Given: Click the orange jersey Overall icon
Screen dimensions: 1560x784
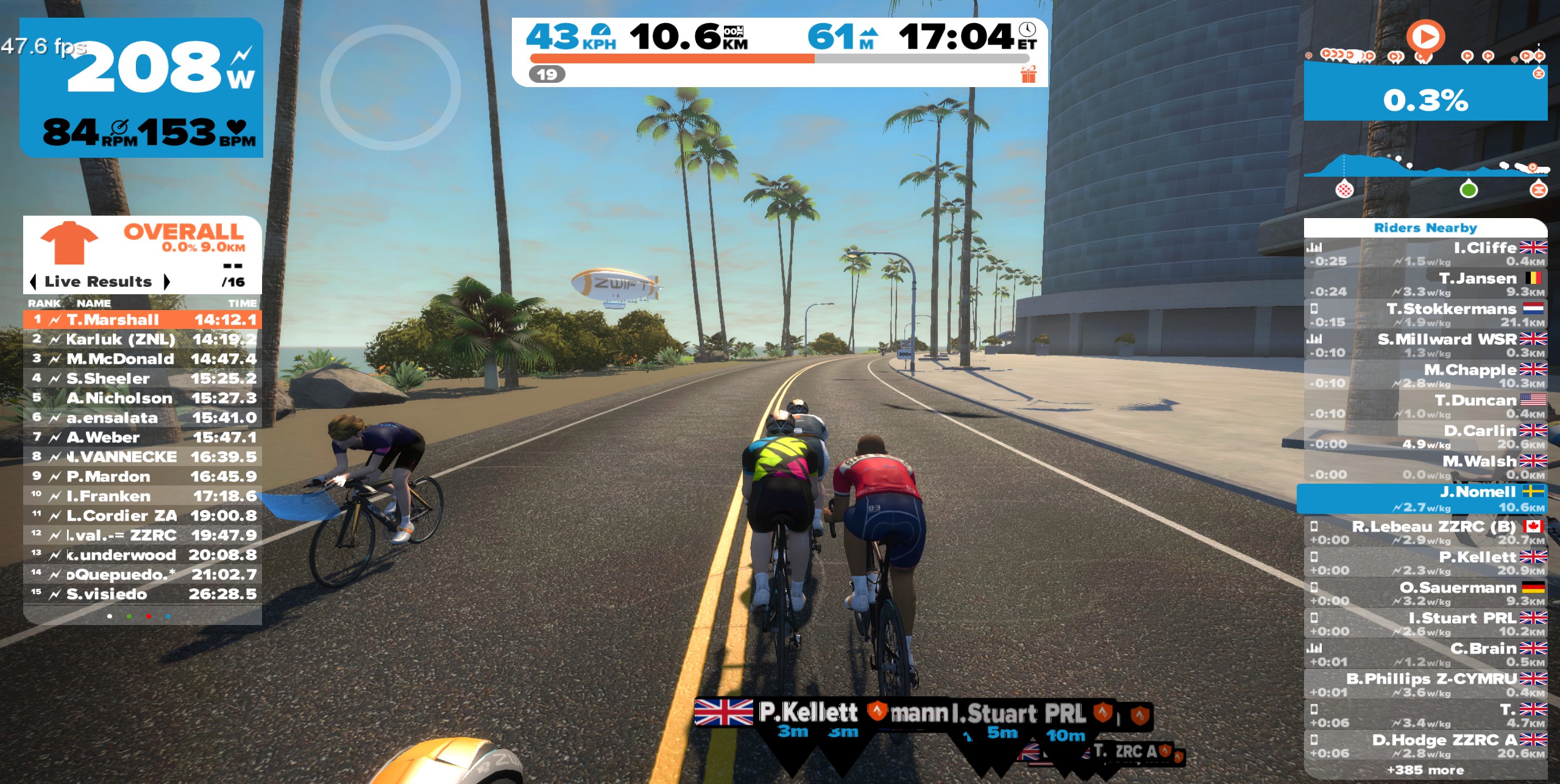Looking at the screenshot, I should point(69,242).
